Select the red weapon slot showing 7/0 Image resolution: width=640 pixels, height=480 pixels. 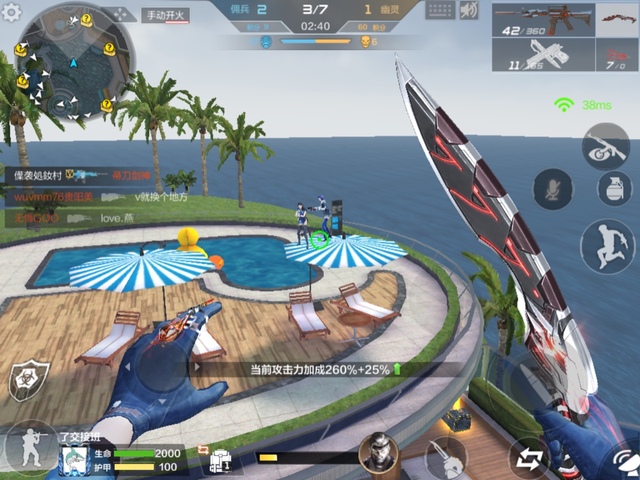coord(616,55)
